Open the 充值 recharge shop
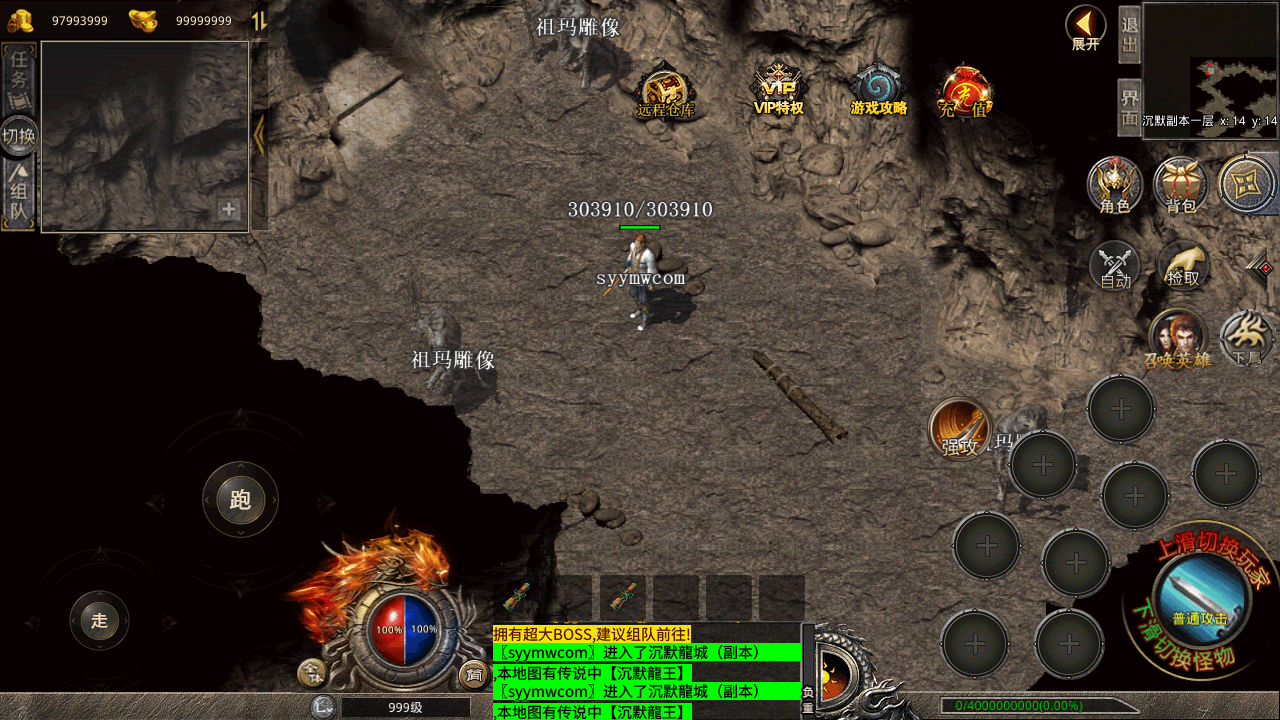The width and height of the screenshot is (1280, 720). (x=964, y=92)
